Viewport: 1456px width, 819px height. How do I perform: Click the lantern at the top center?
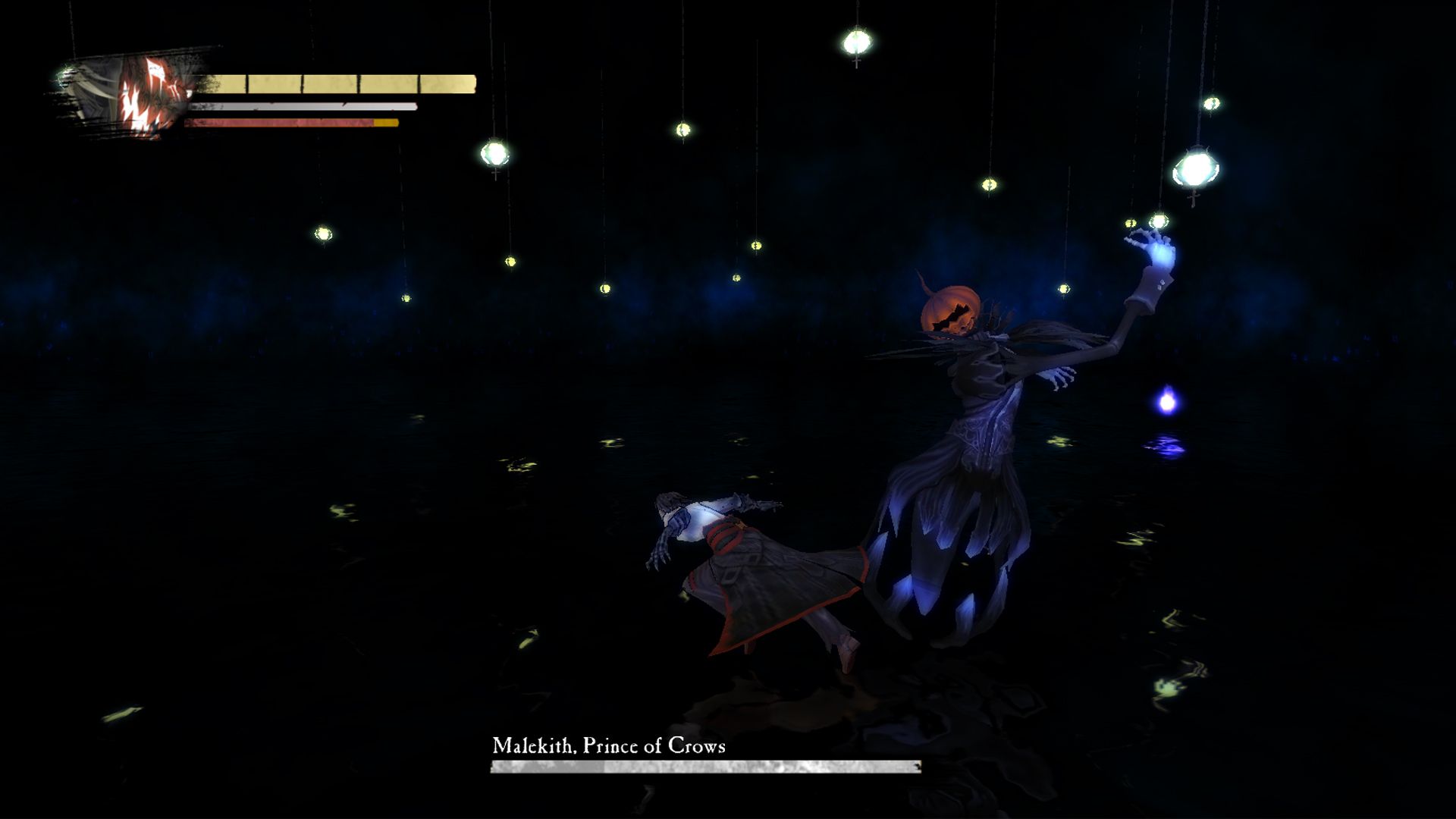[858, 42]
